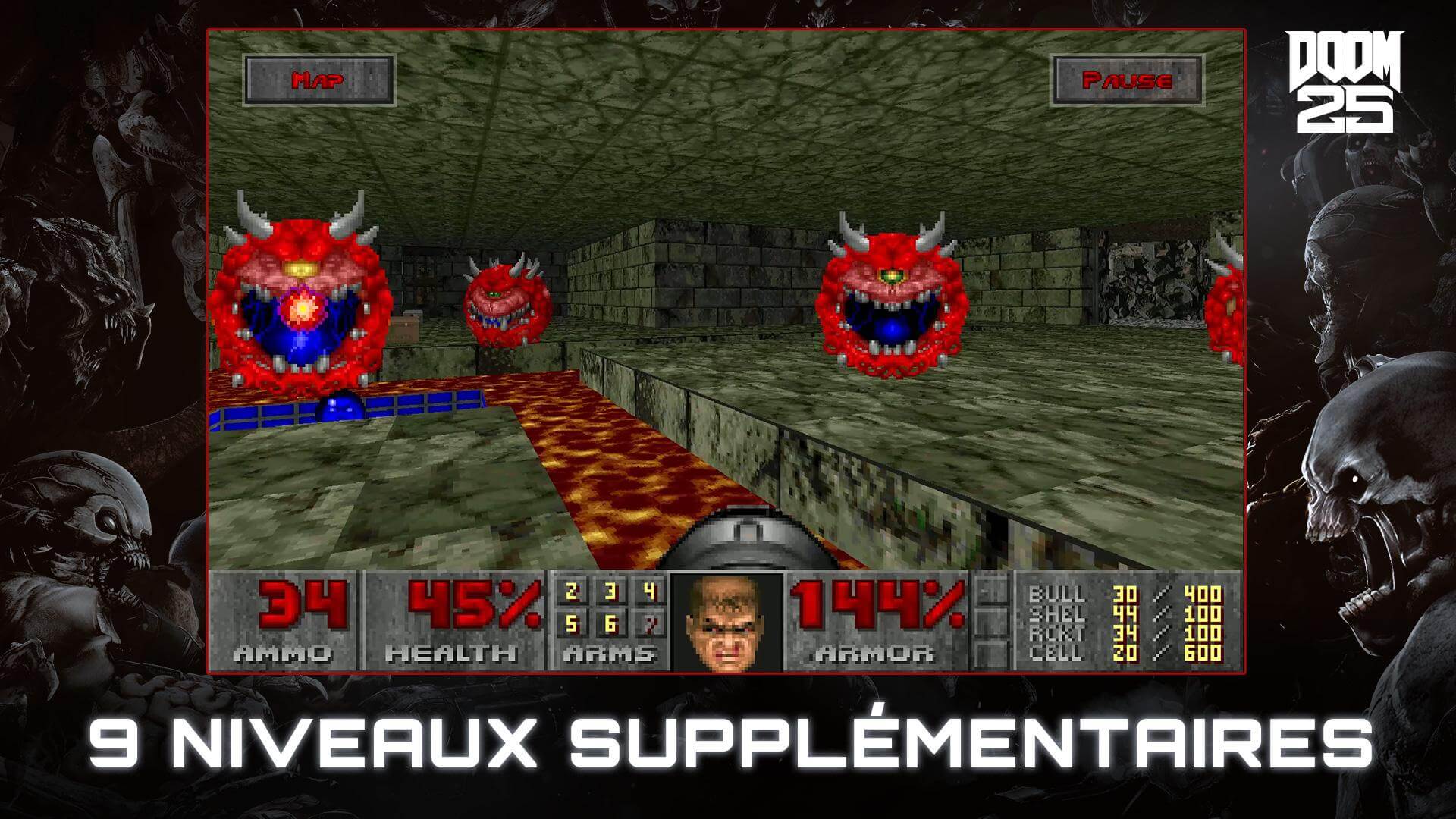Tap the Pause button
The image size is (1456, 819).
pos(1127,80)
